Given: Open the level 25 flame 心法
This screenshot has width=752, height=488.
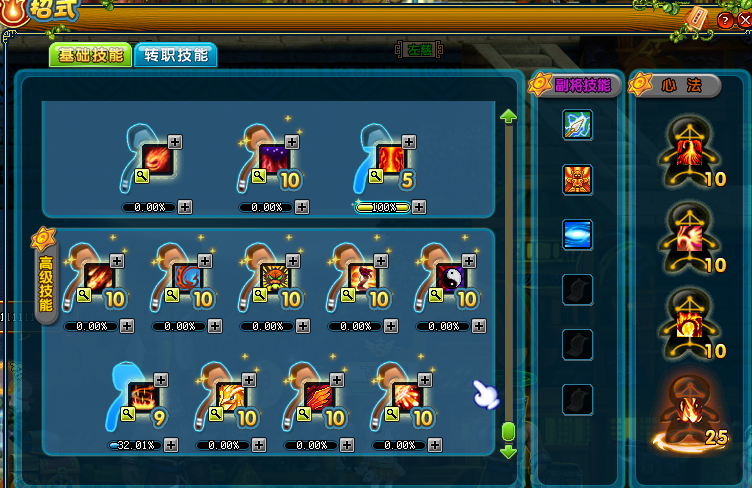Looking at the screenshot, I should tap(692, 410).
